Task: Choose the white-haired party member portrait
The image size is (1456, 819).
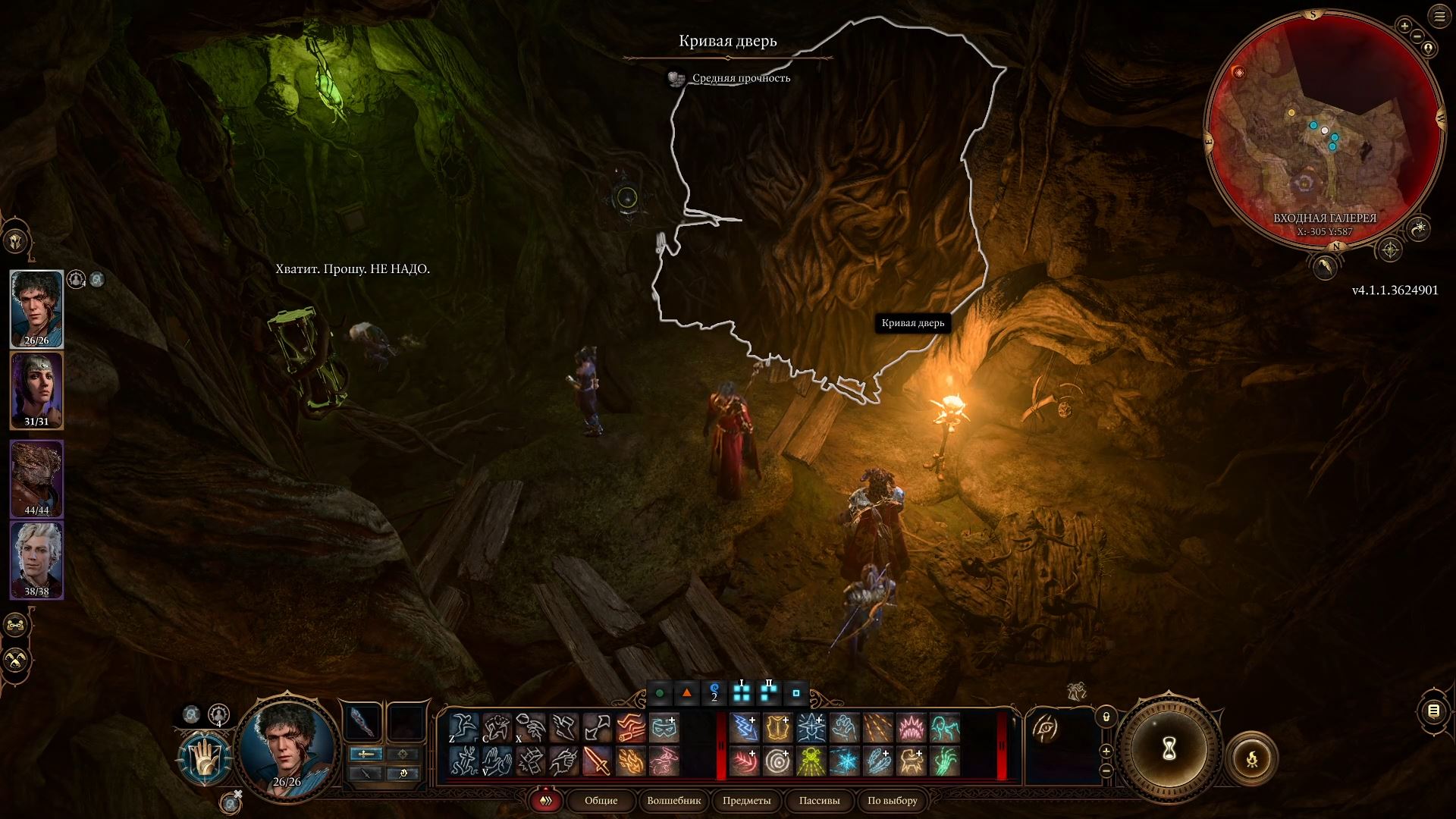Action: tap(36, 559)
